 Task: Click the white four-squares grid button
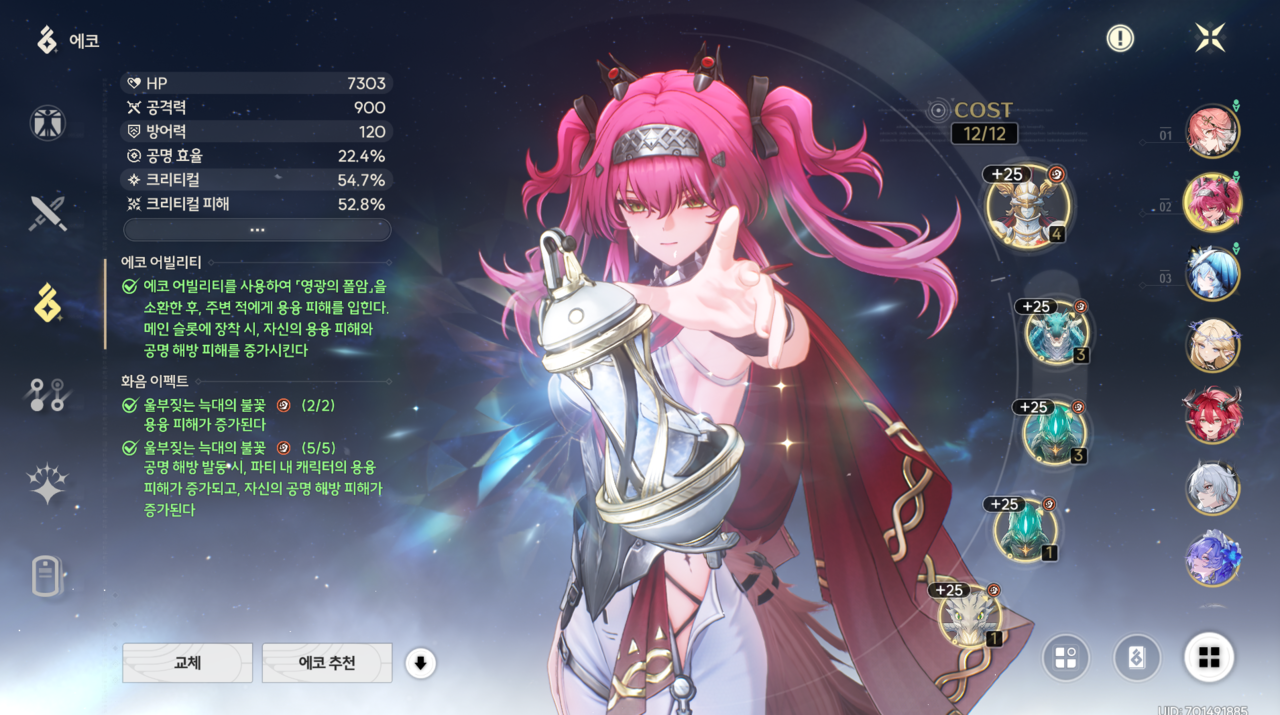pos(1209,657)
